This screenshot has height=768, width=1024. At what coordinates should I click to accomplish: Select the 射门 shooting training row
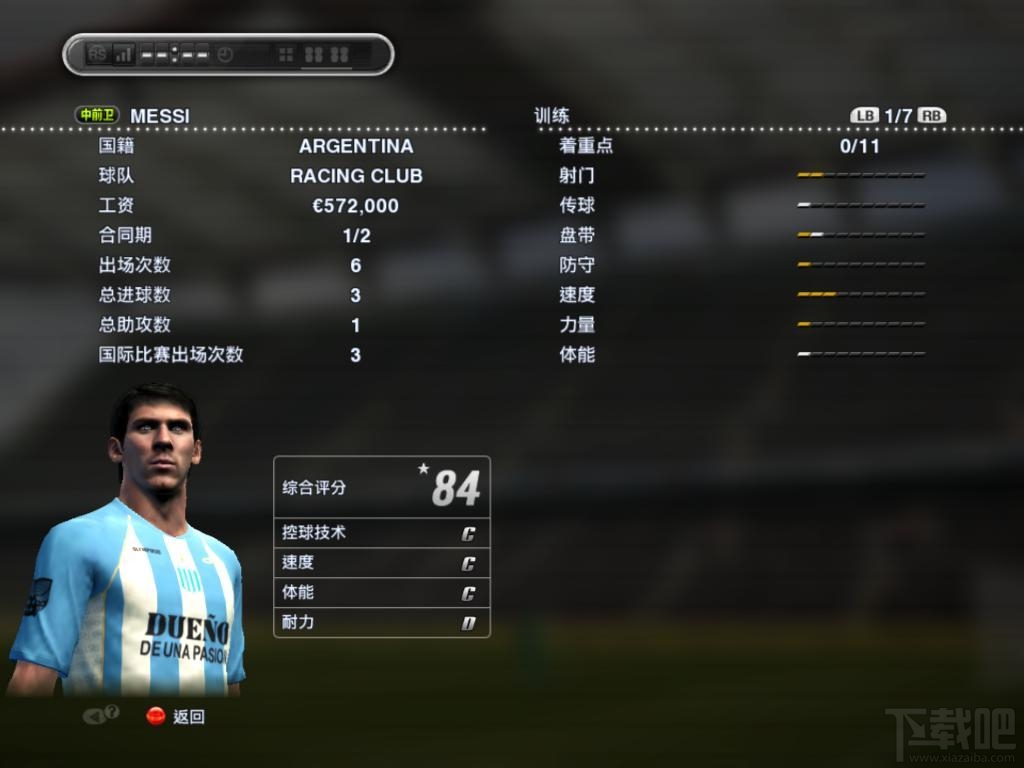point(577,176)
